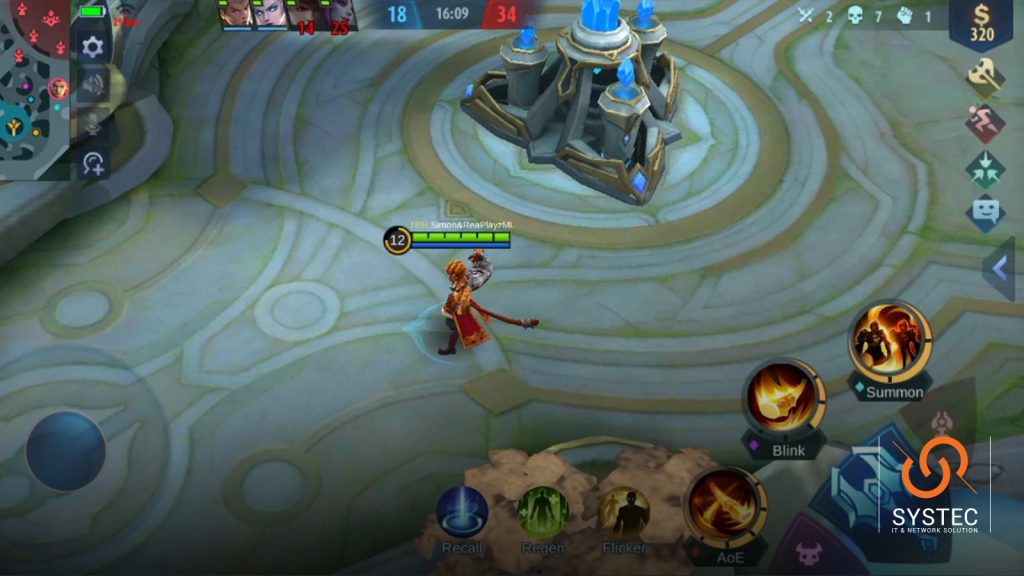Send the gather arrows signal
The width and height of the screenshot is (1024, 576).
click(984, 168)
